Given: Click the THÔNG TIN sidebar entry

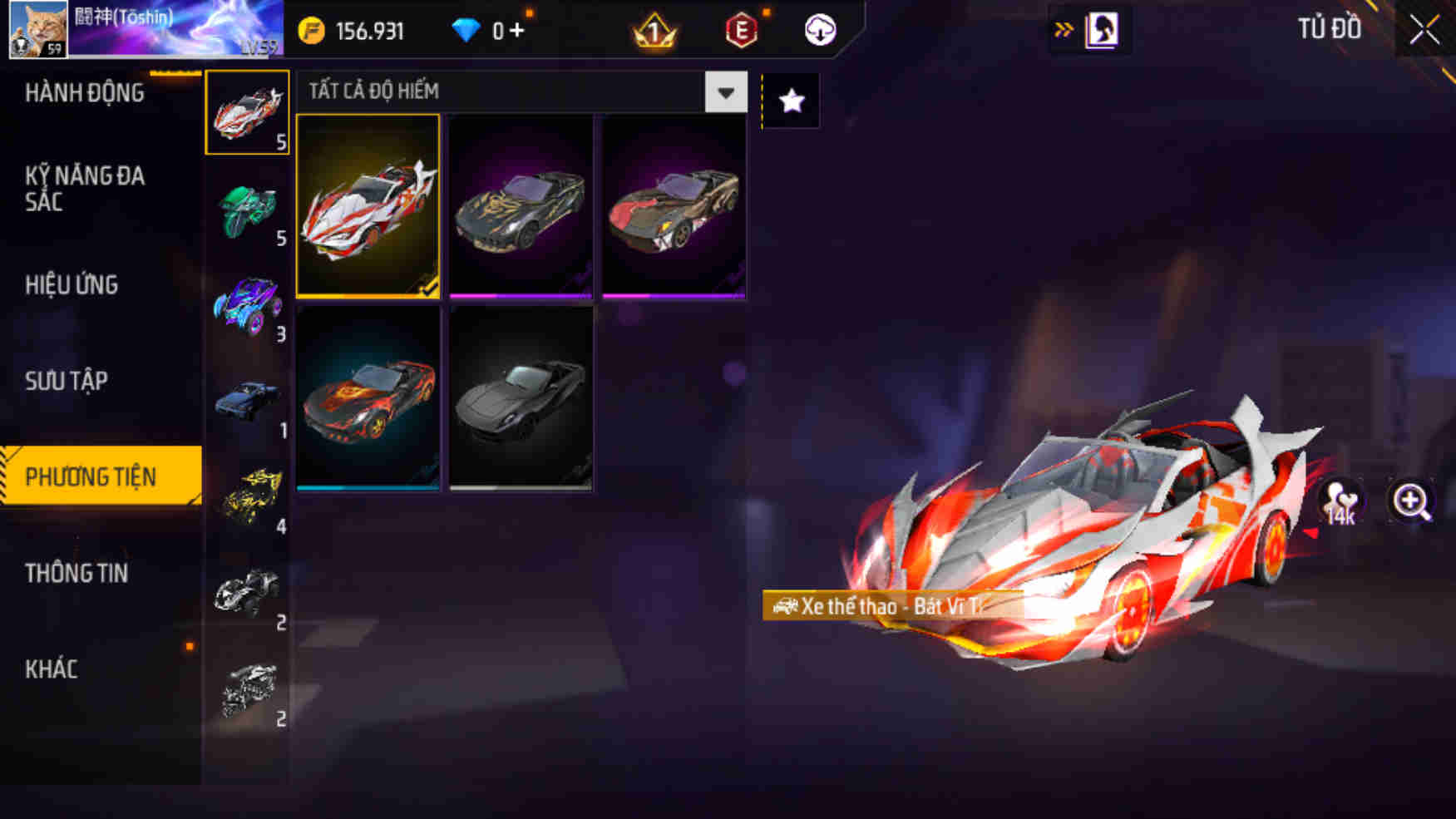Looking at the screenshot, I should (77, 574).
